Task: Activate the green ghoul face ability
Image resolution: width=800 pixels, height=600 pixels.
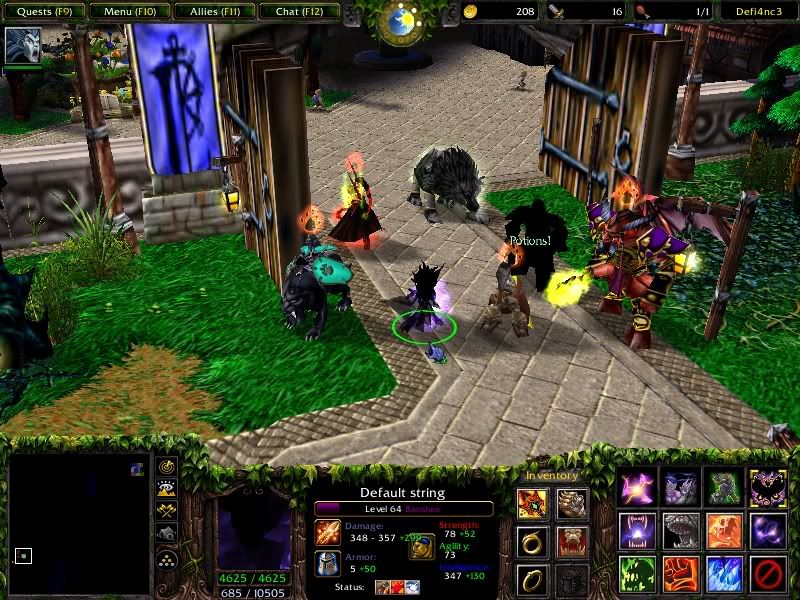Action: (x=638, y=575)
